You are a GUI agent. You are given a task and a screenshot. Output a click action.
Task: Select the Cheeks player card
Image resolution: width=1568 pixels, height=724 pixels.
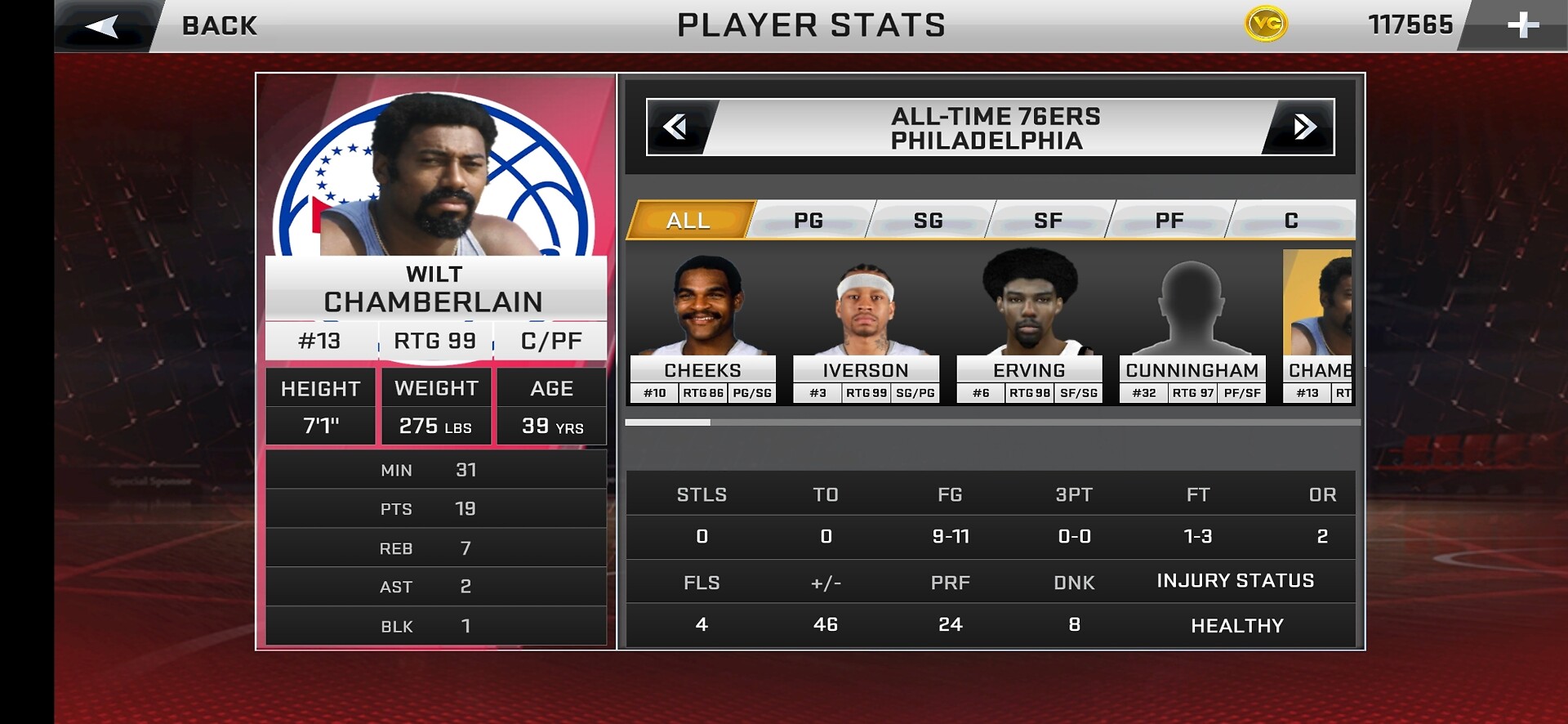pos(702,327)
